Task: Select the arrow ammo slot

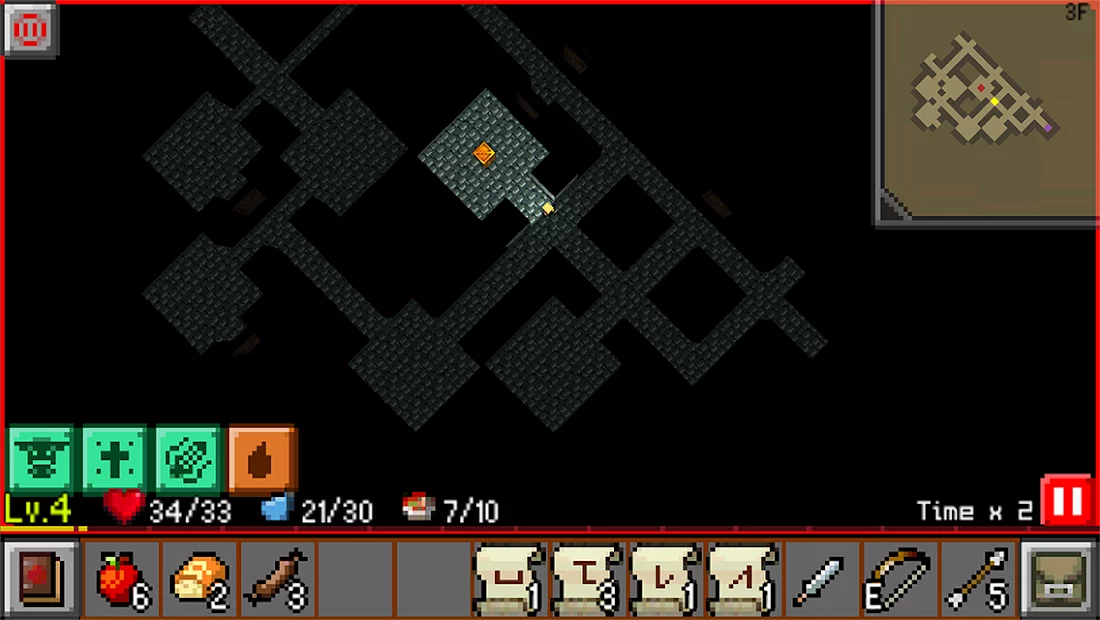Action: coord(978,579)
